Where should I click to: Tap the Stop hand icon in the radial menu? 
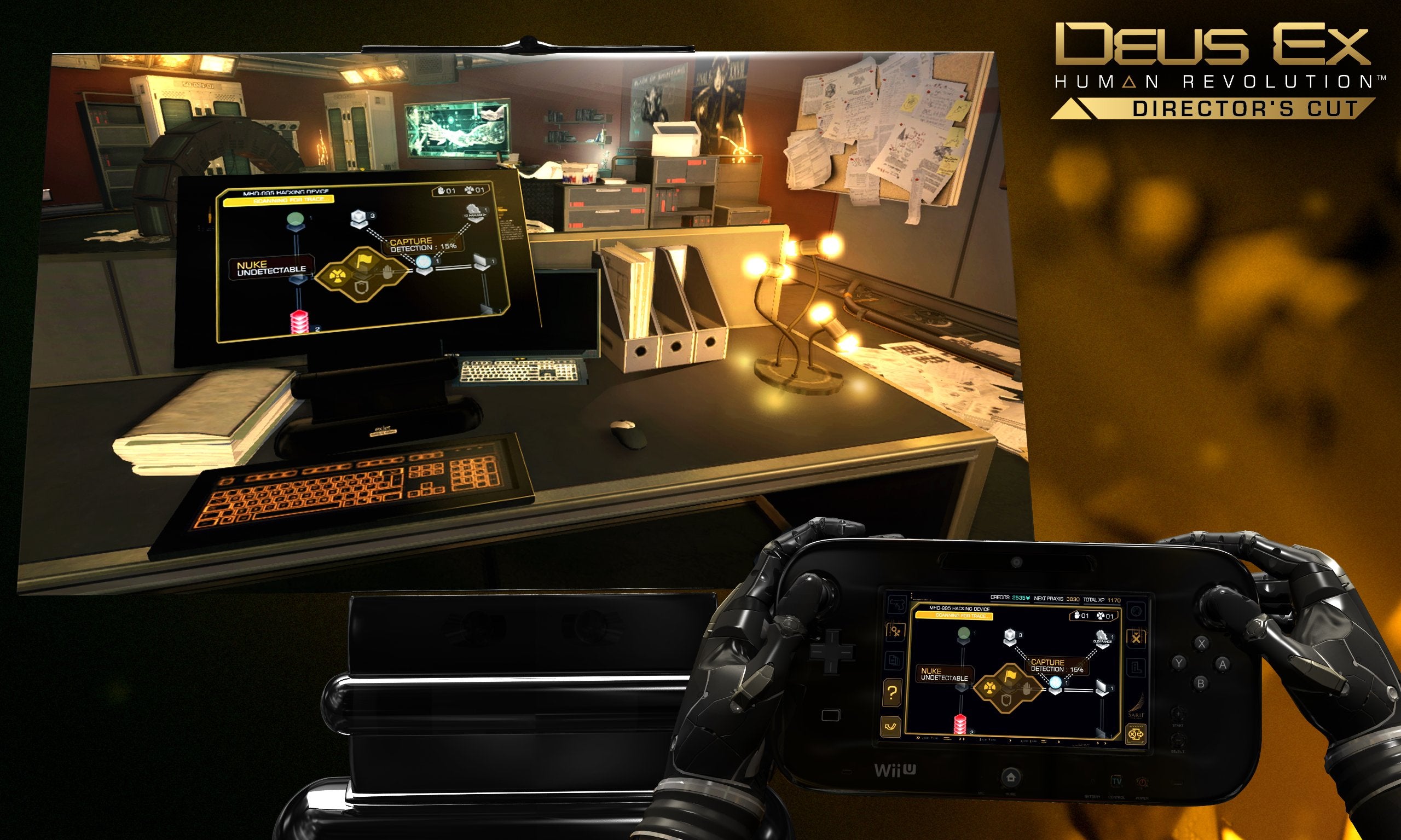pyautogui.click(x=1026, y=688)
